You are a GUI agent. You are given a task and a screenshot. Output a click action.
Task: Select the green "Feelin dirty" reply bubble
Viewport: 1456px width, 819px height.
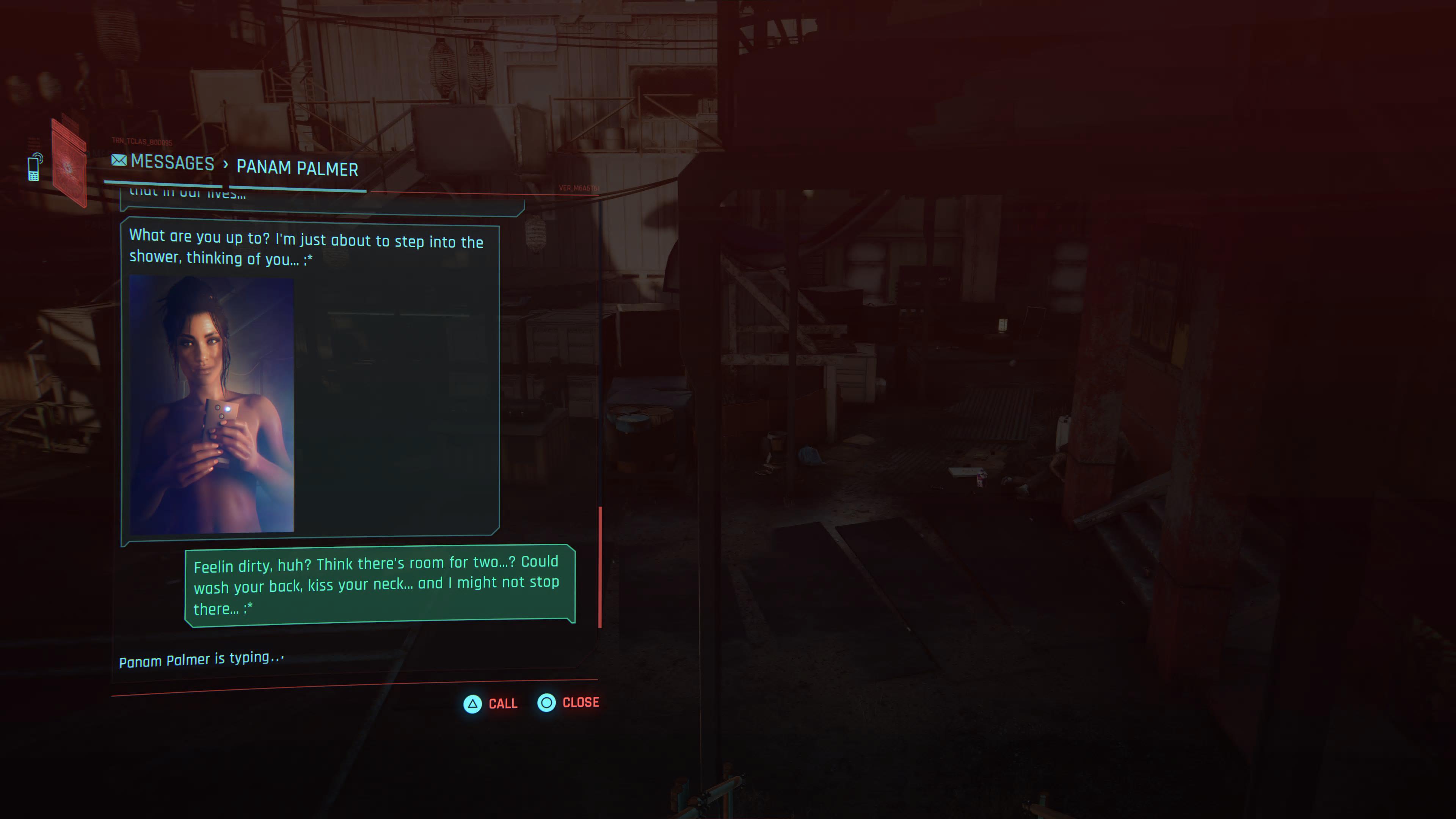[379, 585]
